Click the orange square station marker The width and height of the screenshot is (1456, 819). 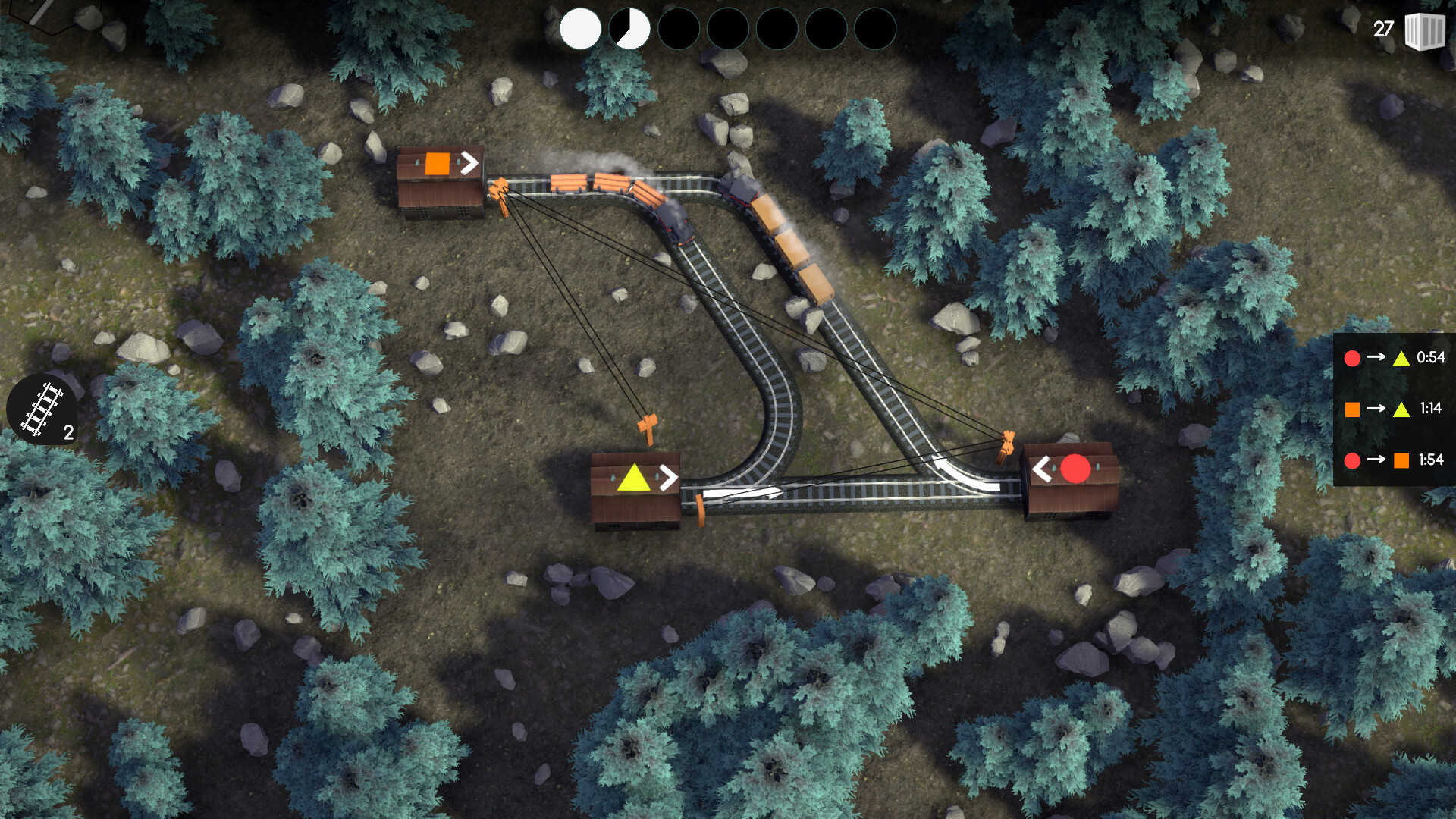[438, 163]
